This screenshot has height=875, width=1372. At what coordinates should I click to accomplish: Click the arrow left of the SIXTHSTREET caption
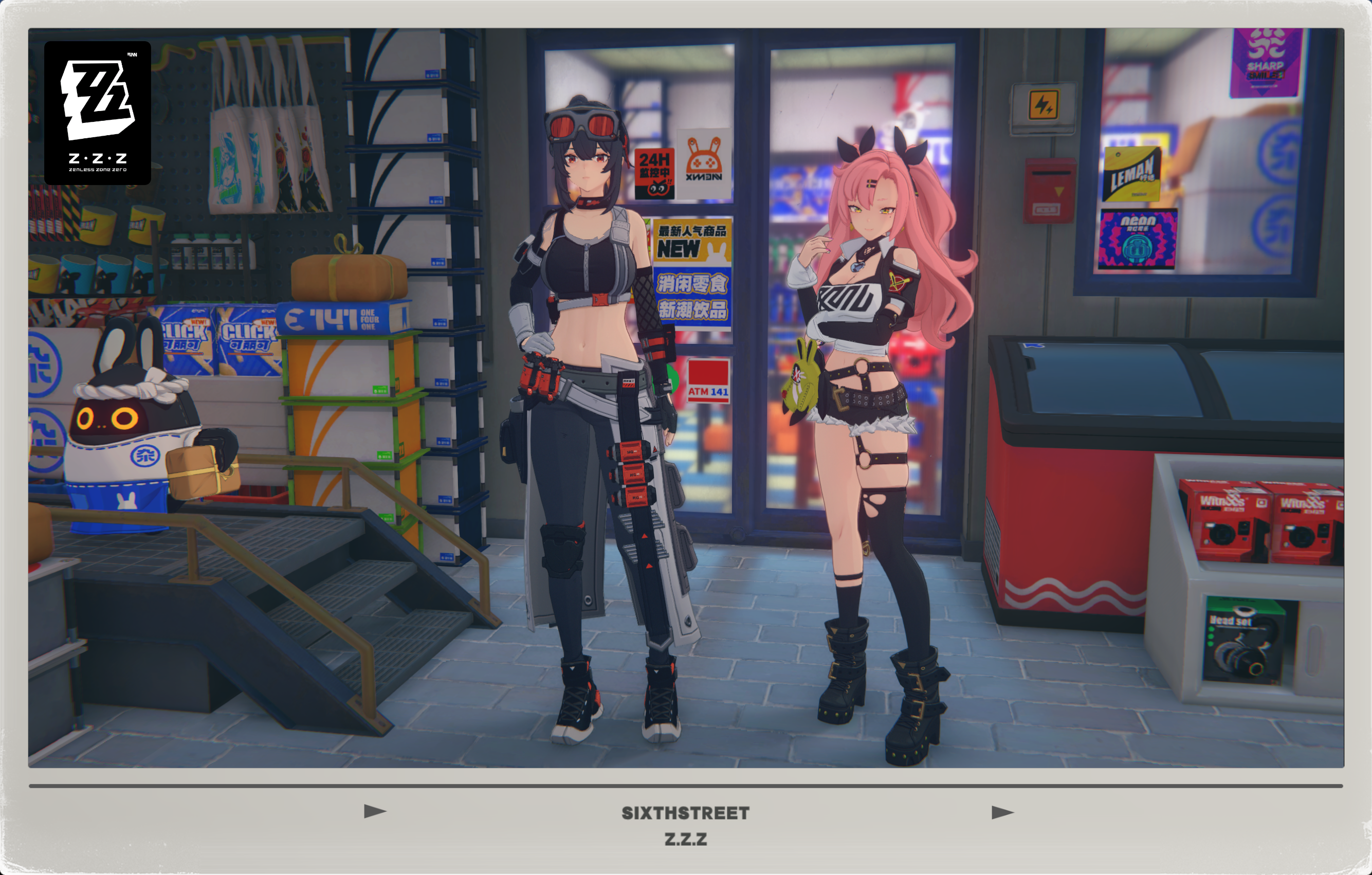(x=375, y=811)
